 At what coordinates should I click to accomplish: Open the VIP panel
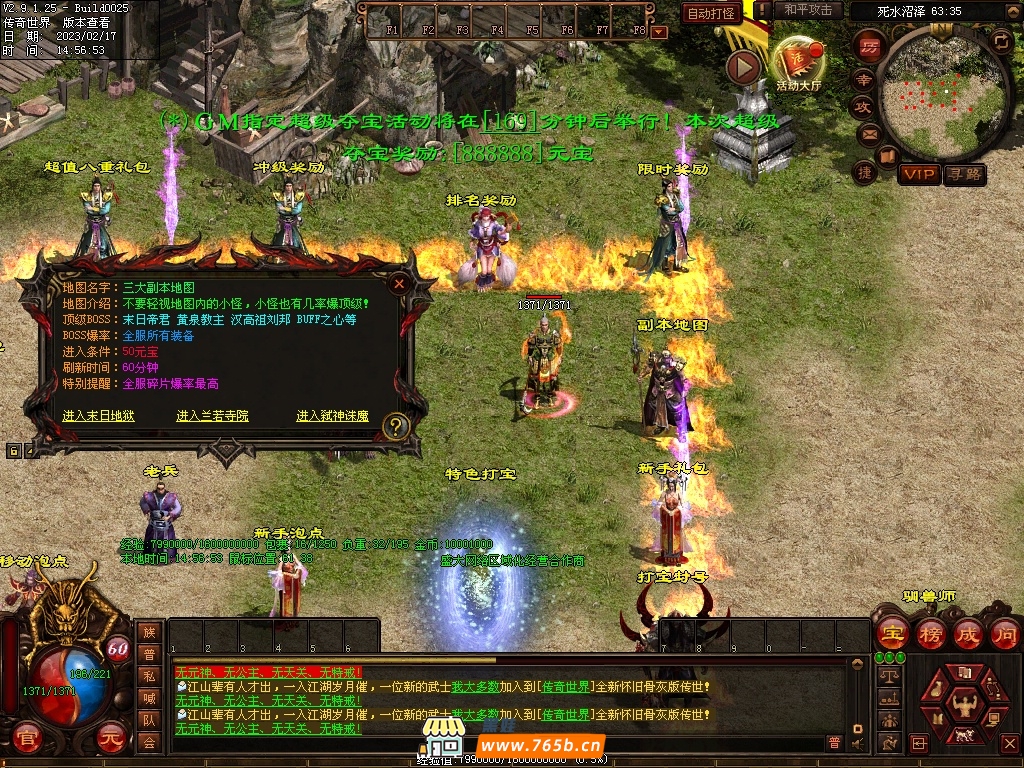point(918,174)
